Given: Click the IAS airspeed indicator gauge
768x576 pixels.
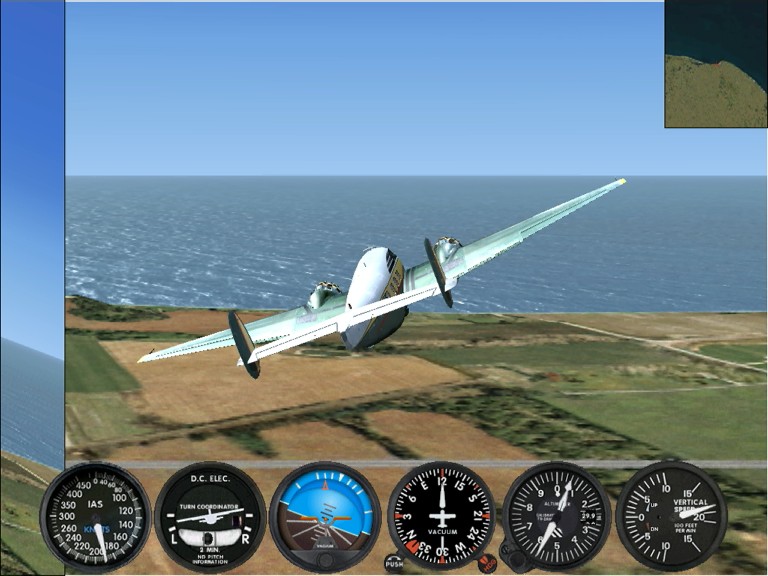Looking at the screenshot, I should [x=95, y=516].
